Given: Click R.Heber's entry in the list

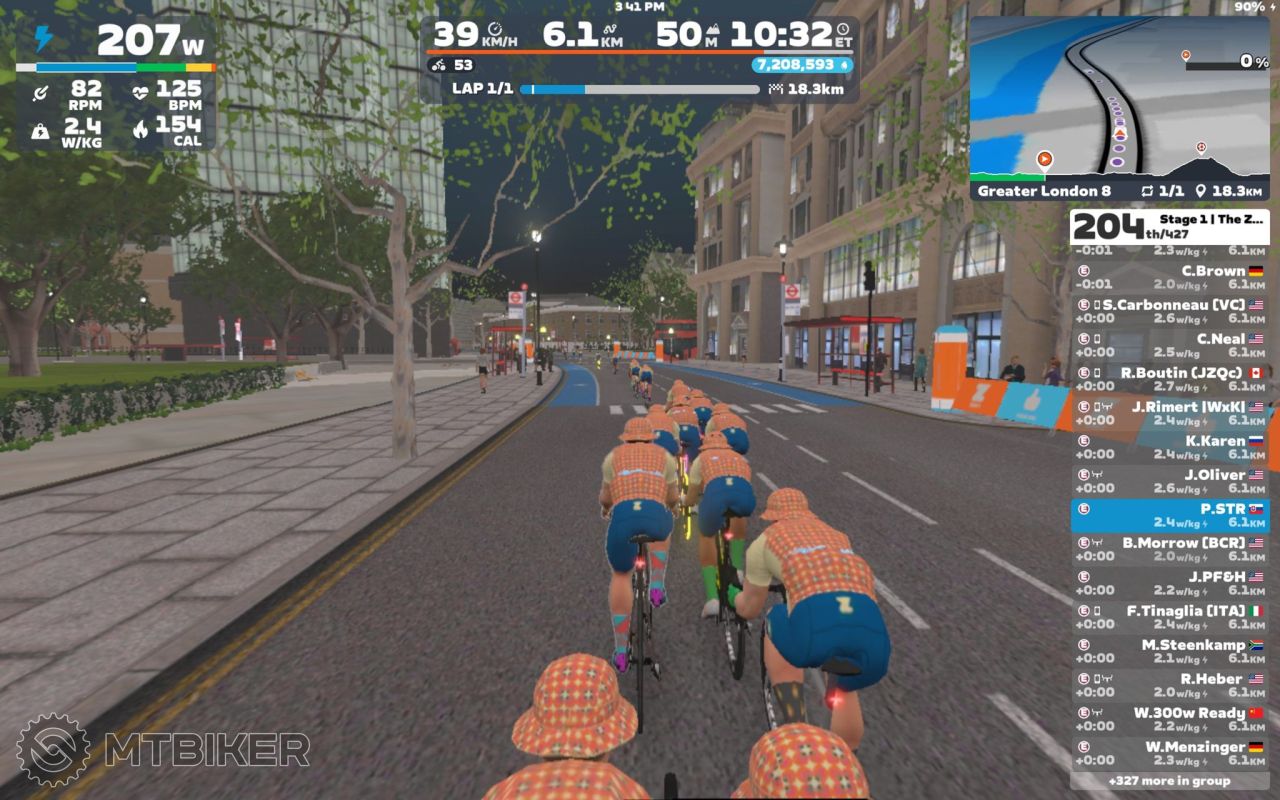Looking at the screenshot, I should (1170, 685).
